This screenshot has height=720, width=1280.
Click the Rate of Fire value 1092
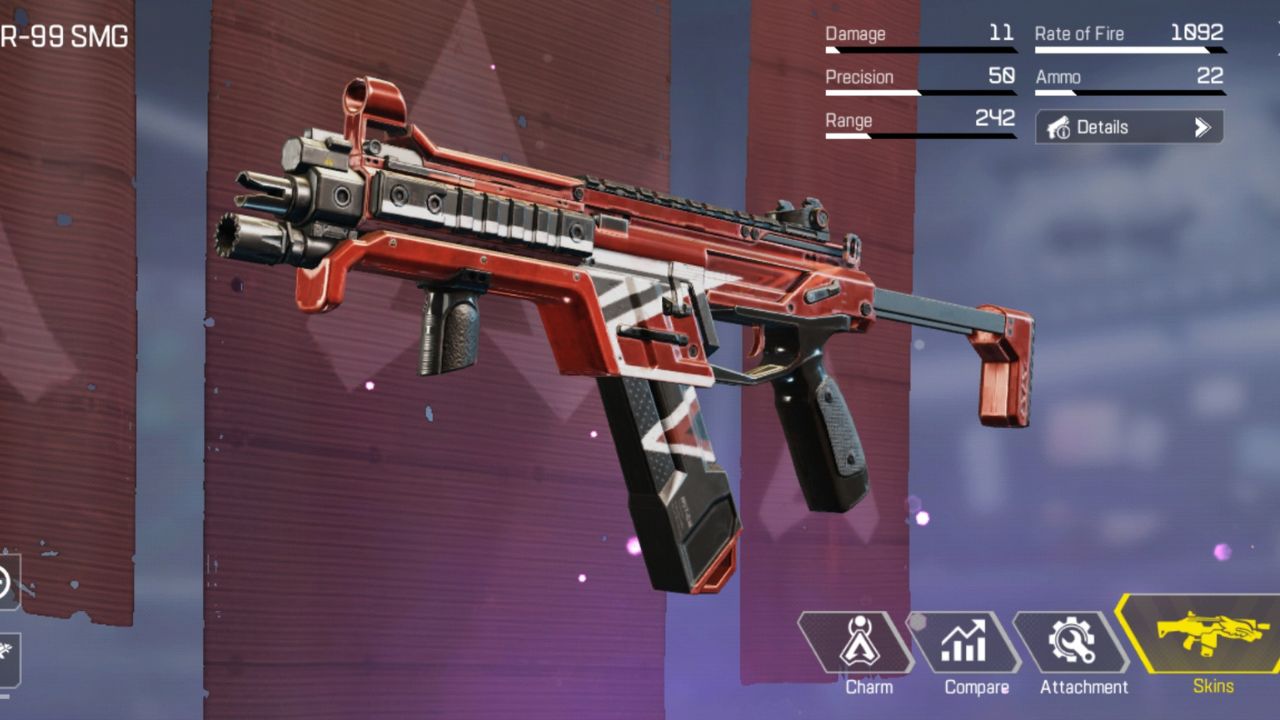(1196, 33)
